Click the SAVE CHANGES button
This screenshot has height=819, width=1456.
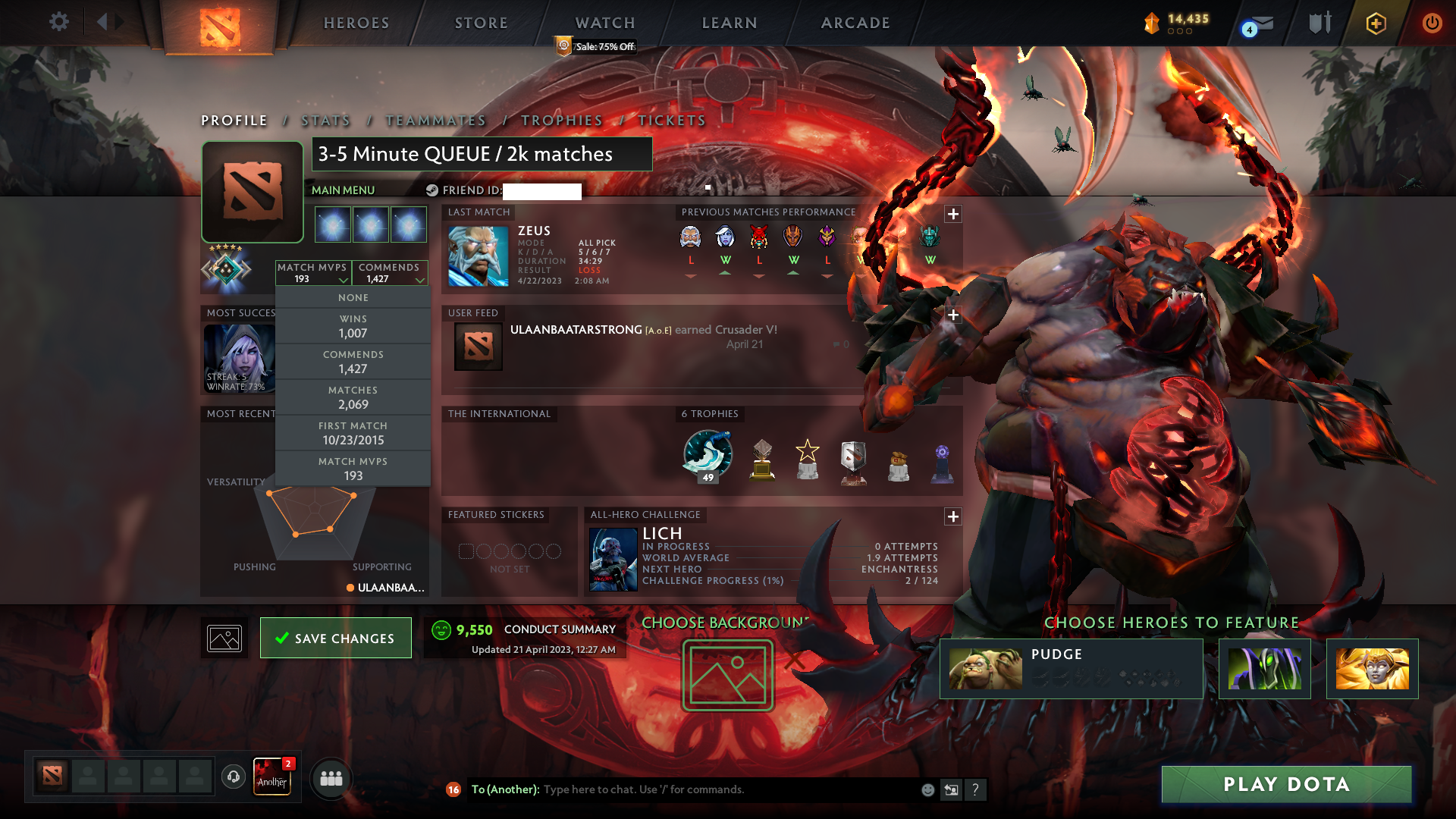[335, 638]
